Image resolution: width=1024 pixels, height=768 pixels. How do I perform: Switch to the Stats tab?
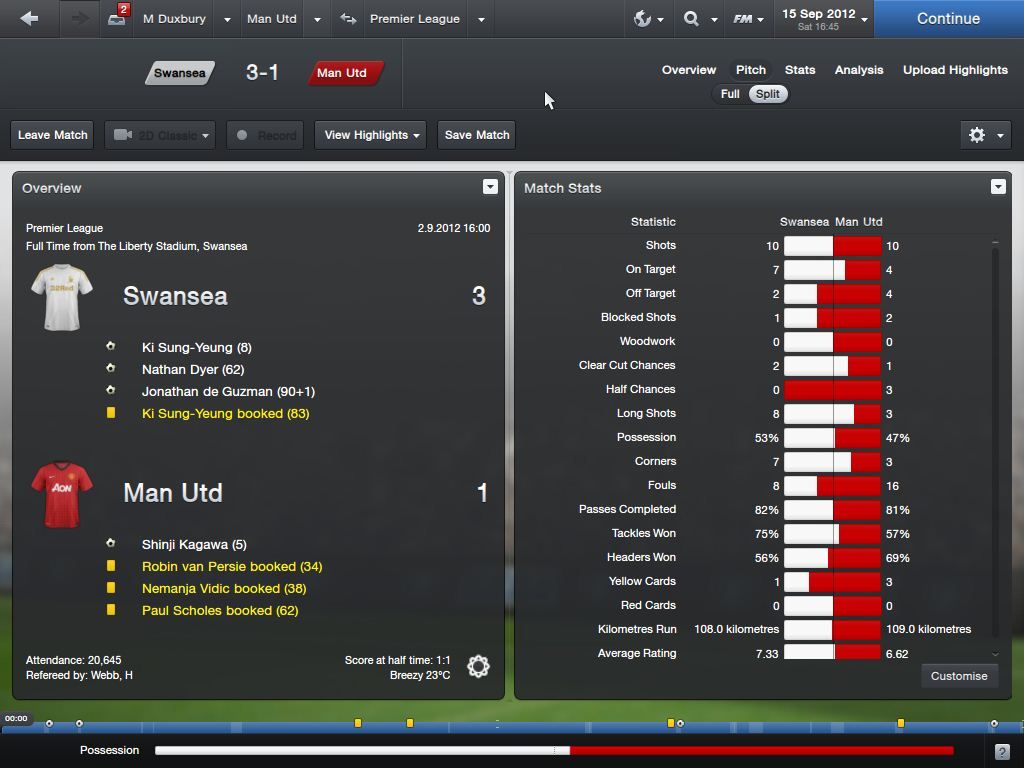click(x=800, y=70)
